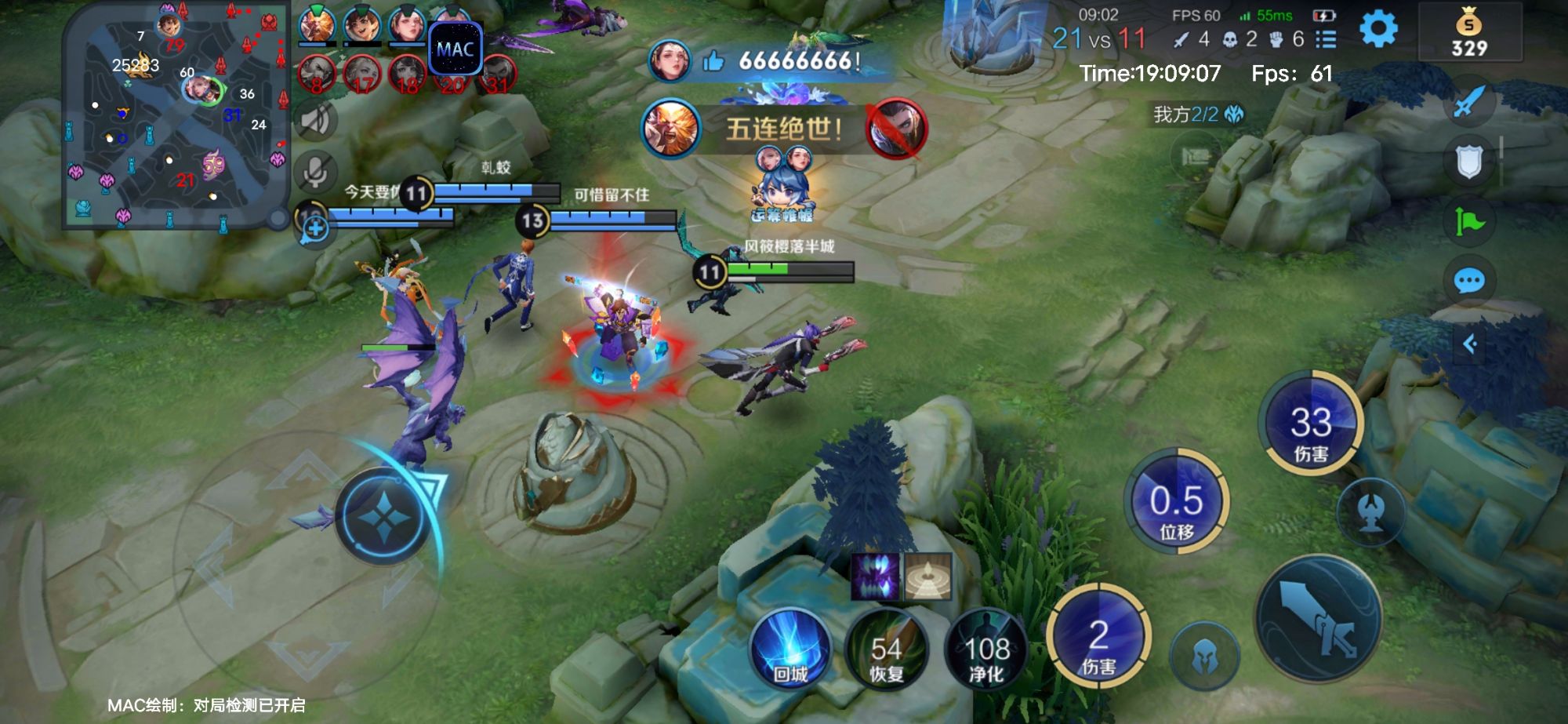The width and height of the screenshot is (1568, 724).
Task: Activate the 净化 purify summoner spell
Action: [986, 649]
